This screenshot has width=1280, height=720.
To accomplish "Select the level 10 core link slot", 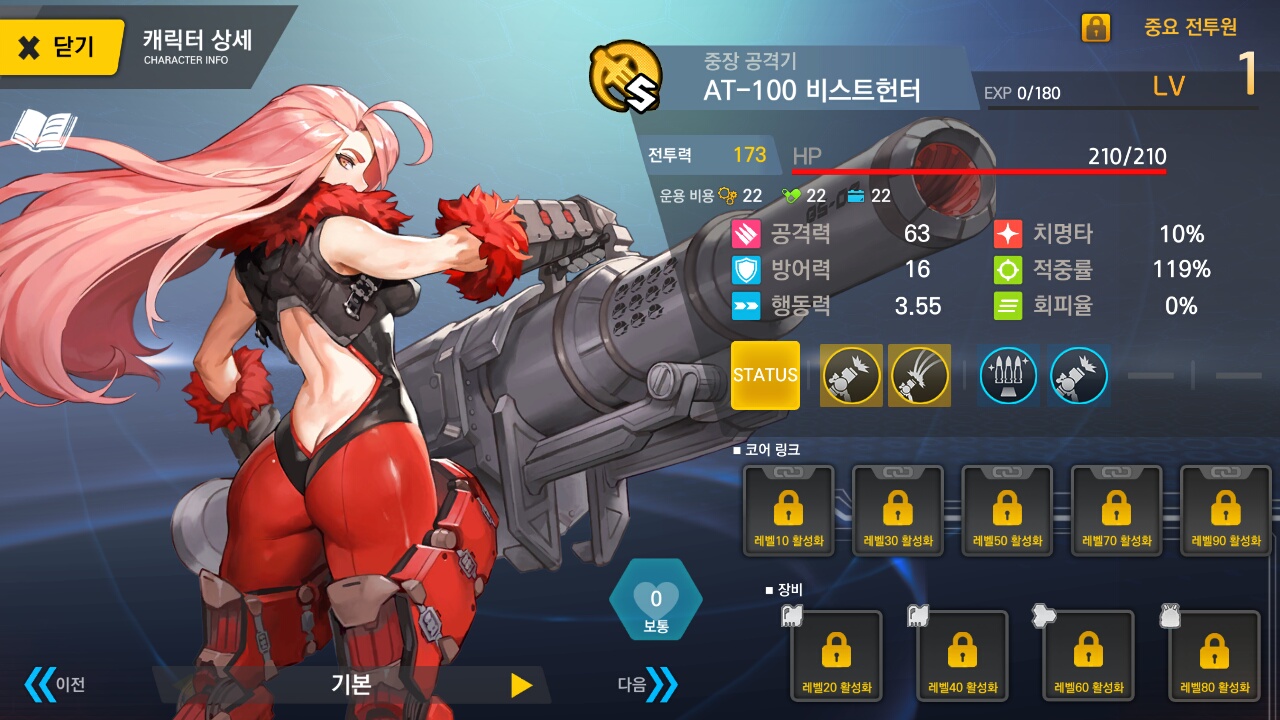I will point(788,511).
